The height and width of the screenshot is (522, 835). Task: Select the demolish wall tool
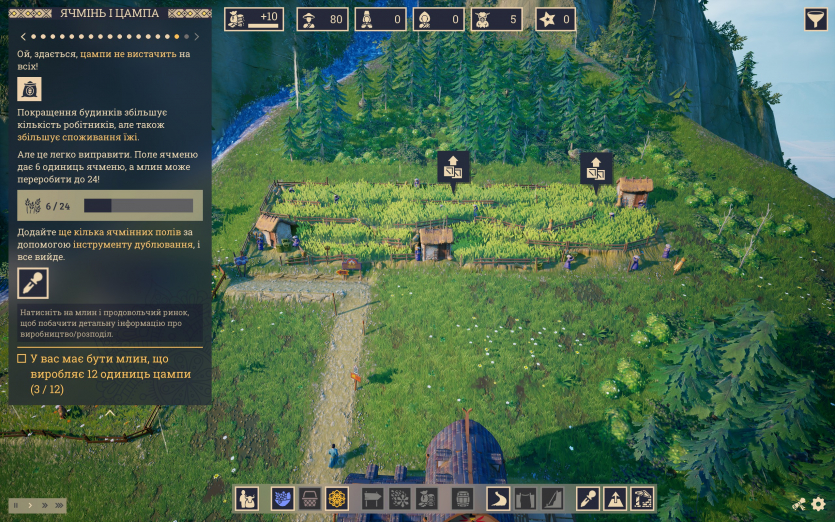coord(642,498)
